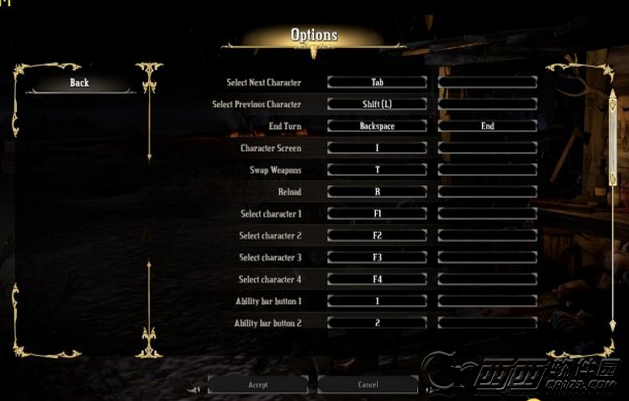Change the F2 binding for Select character 2
The width and height of the screenshot is (629, 401).
(x=377, y=236)
